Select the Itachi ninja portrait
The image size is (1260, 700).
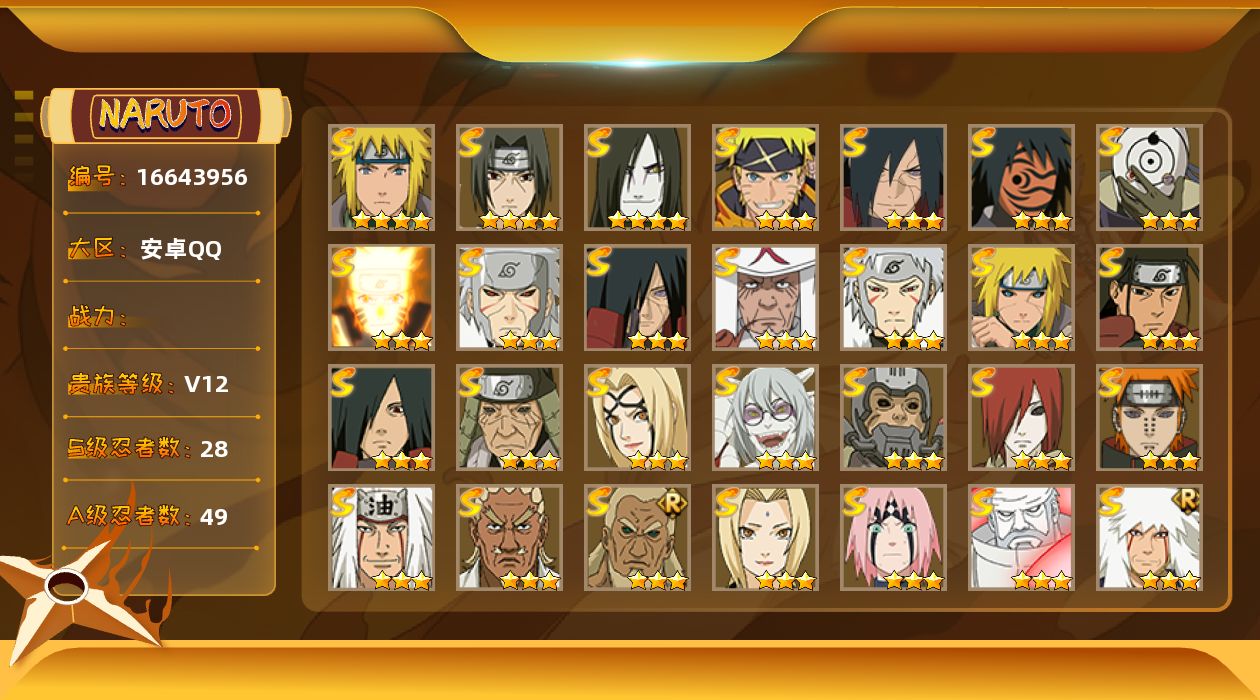tap(510, 178)
